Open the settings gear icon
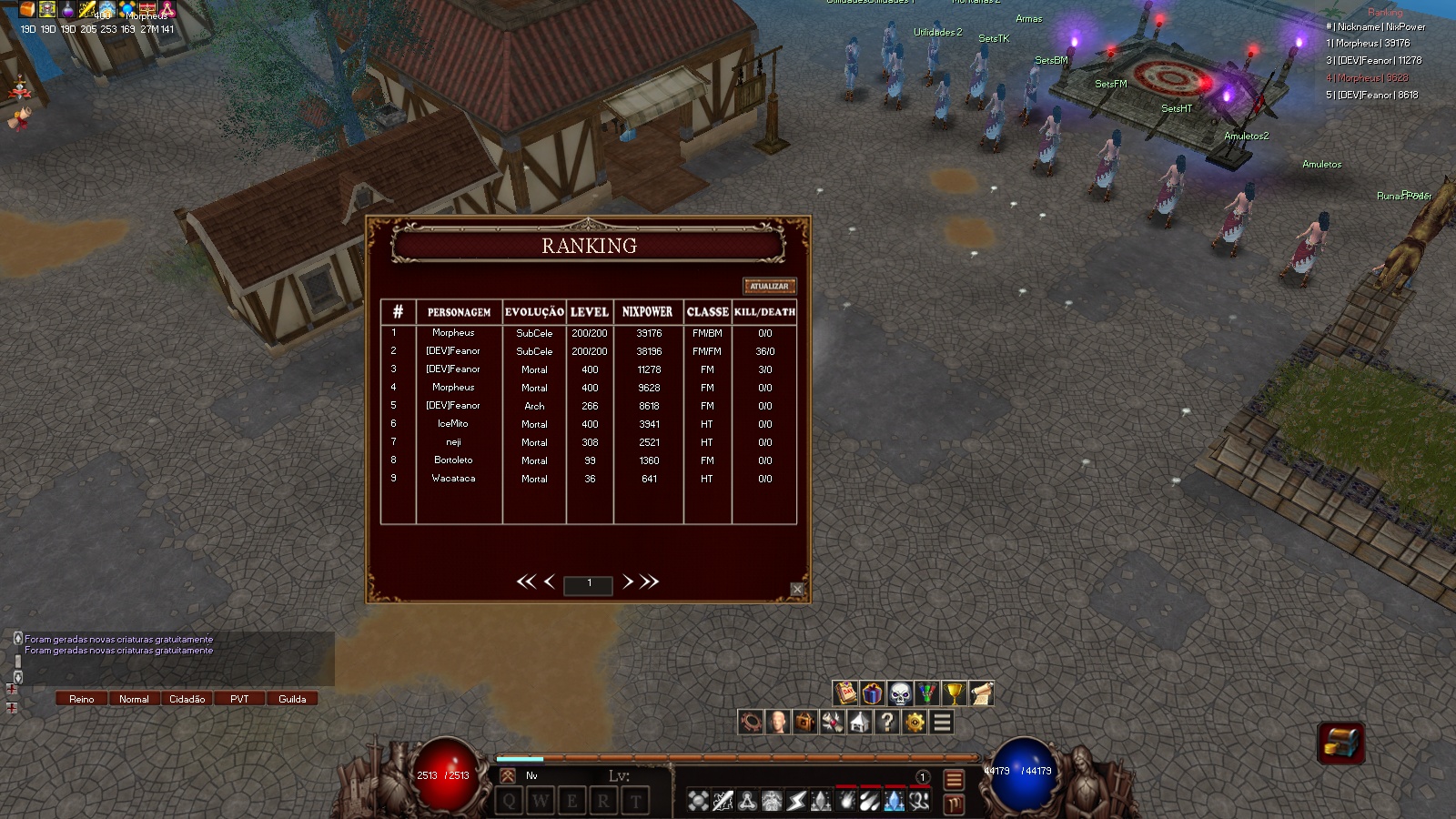 [913, 722]
